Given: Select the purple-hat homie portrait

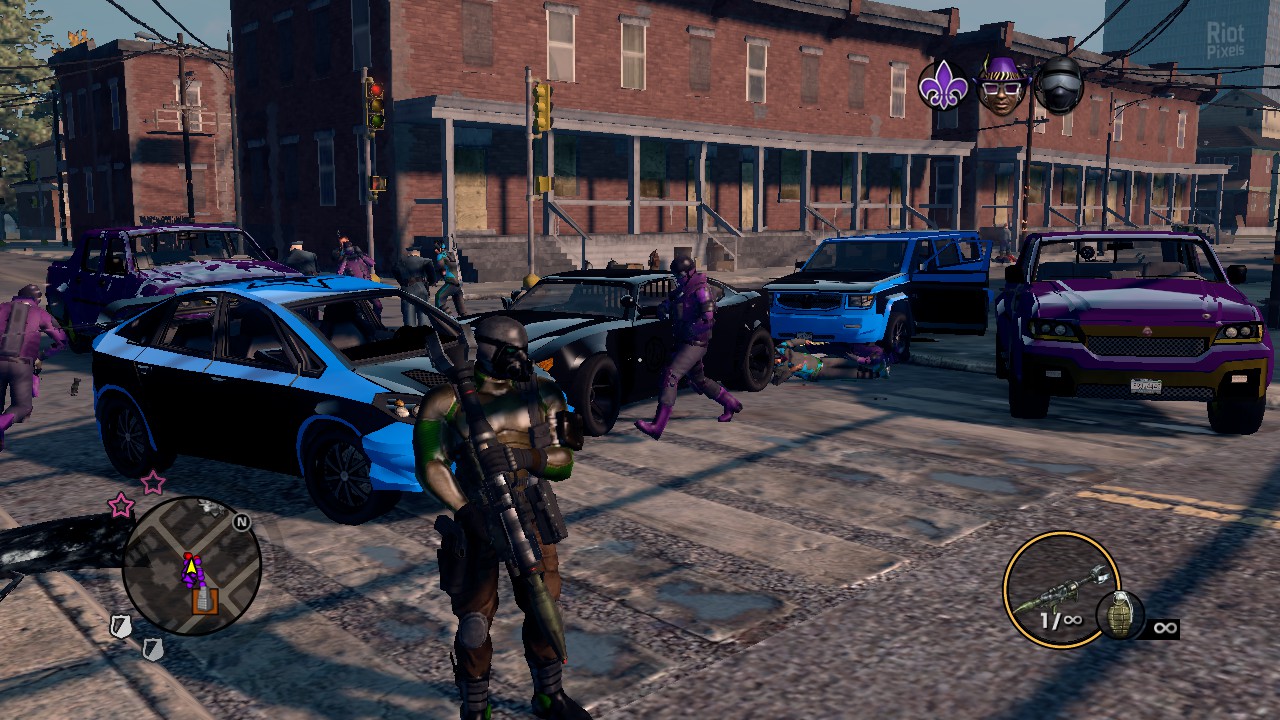Looking at the screenshot, I should (1001, 85).
